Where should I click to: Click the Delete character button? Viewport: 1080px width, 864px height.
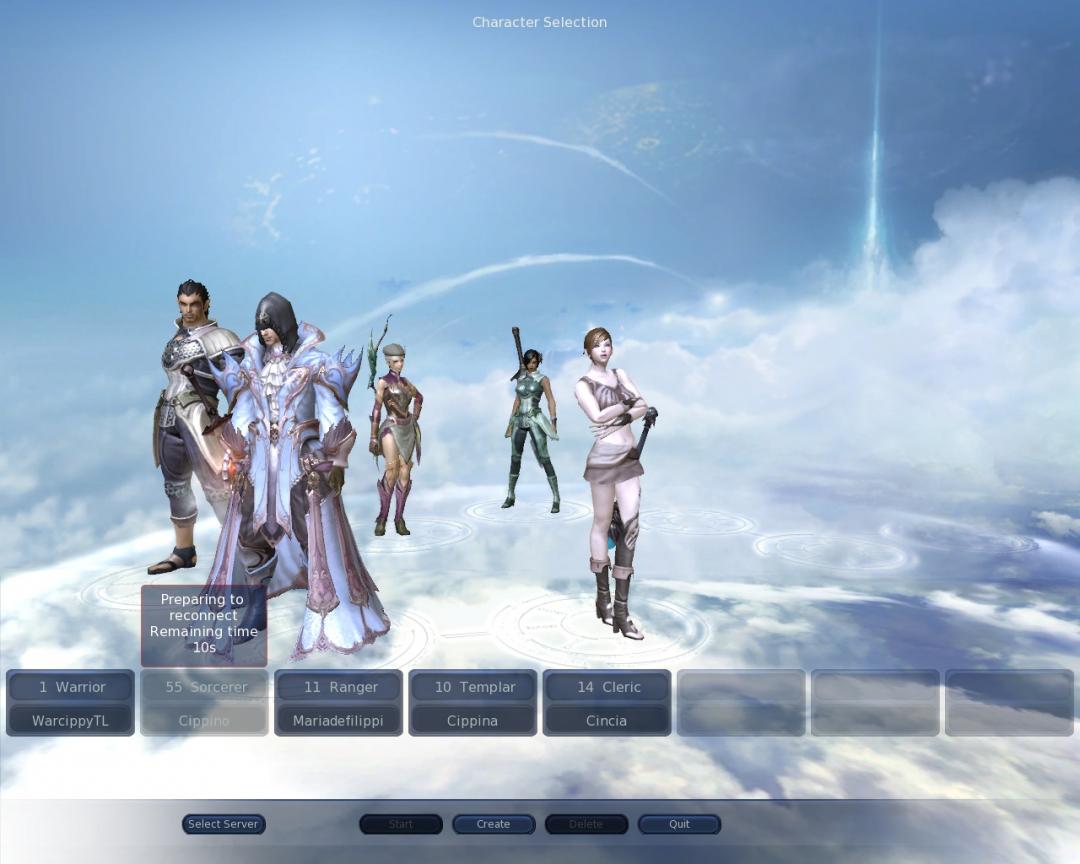click(x=586, y=824)
